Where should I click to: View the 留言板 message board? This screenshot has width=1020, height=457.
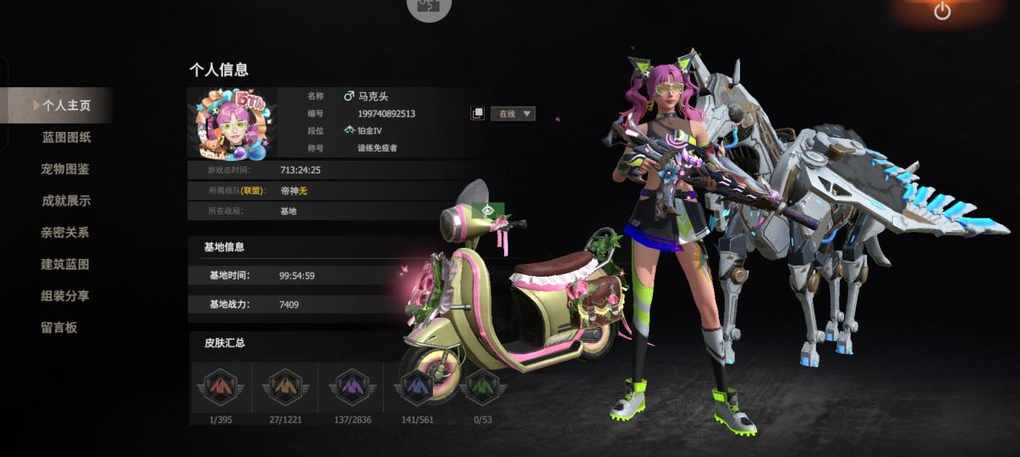59,327
